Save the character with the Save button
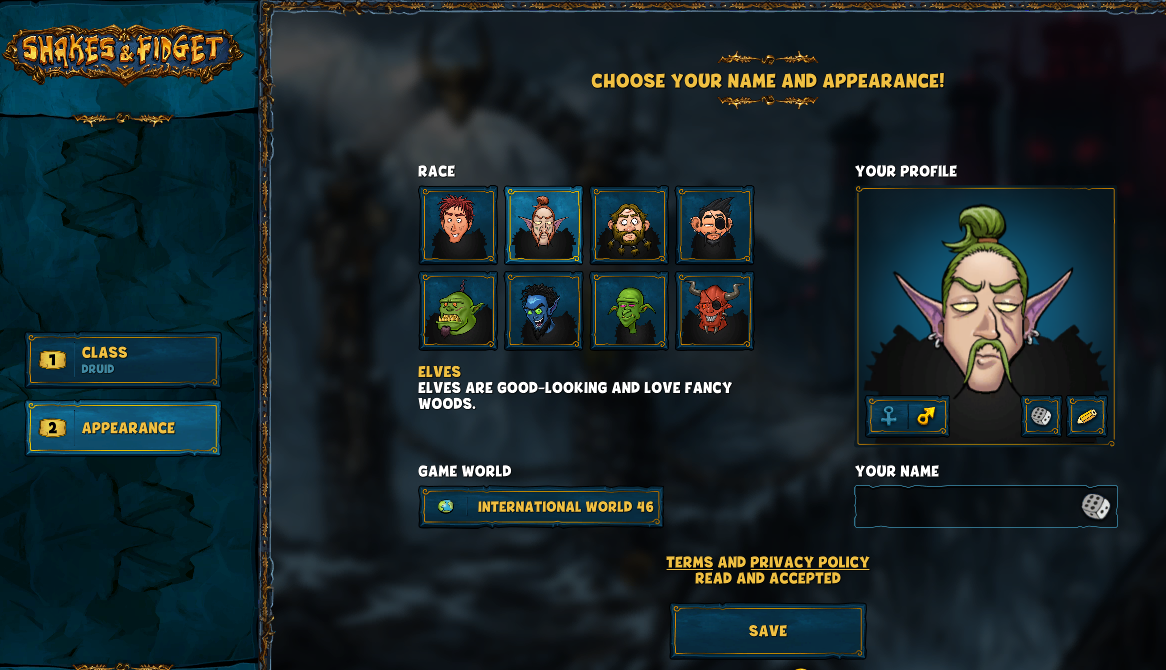Viewport: 1166px width, 670px height. click(768, 631)
